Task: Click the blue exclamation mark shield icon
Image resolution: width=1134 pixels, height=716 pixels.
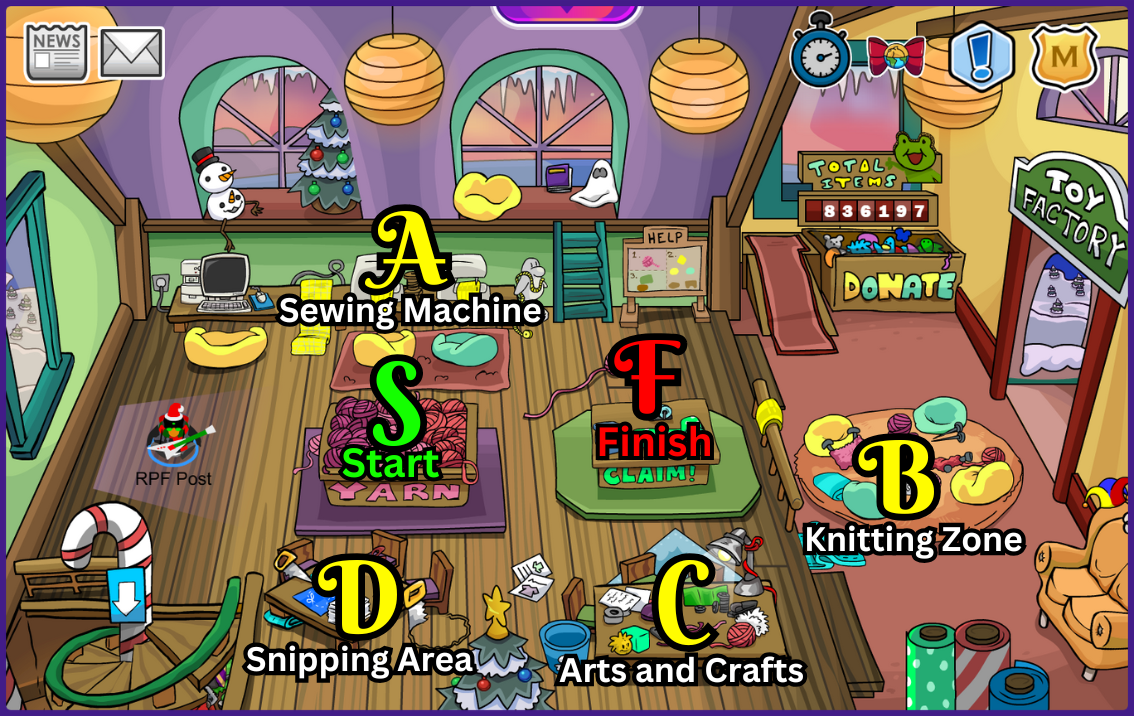Action: [981, 55]
